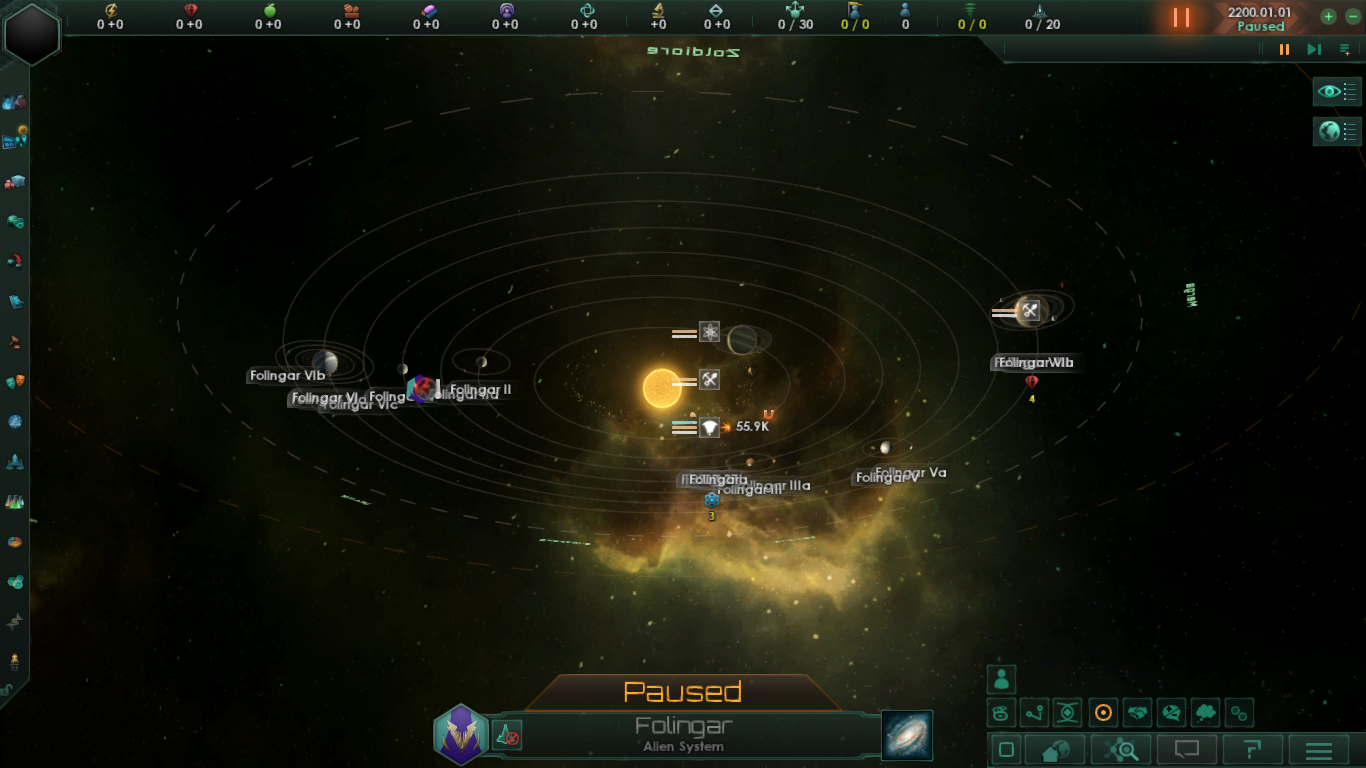Open the eye-icon outliner list
The image size is (1366, 768).
(x=1337, y=92)
